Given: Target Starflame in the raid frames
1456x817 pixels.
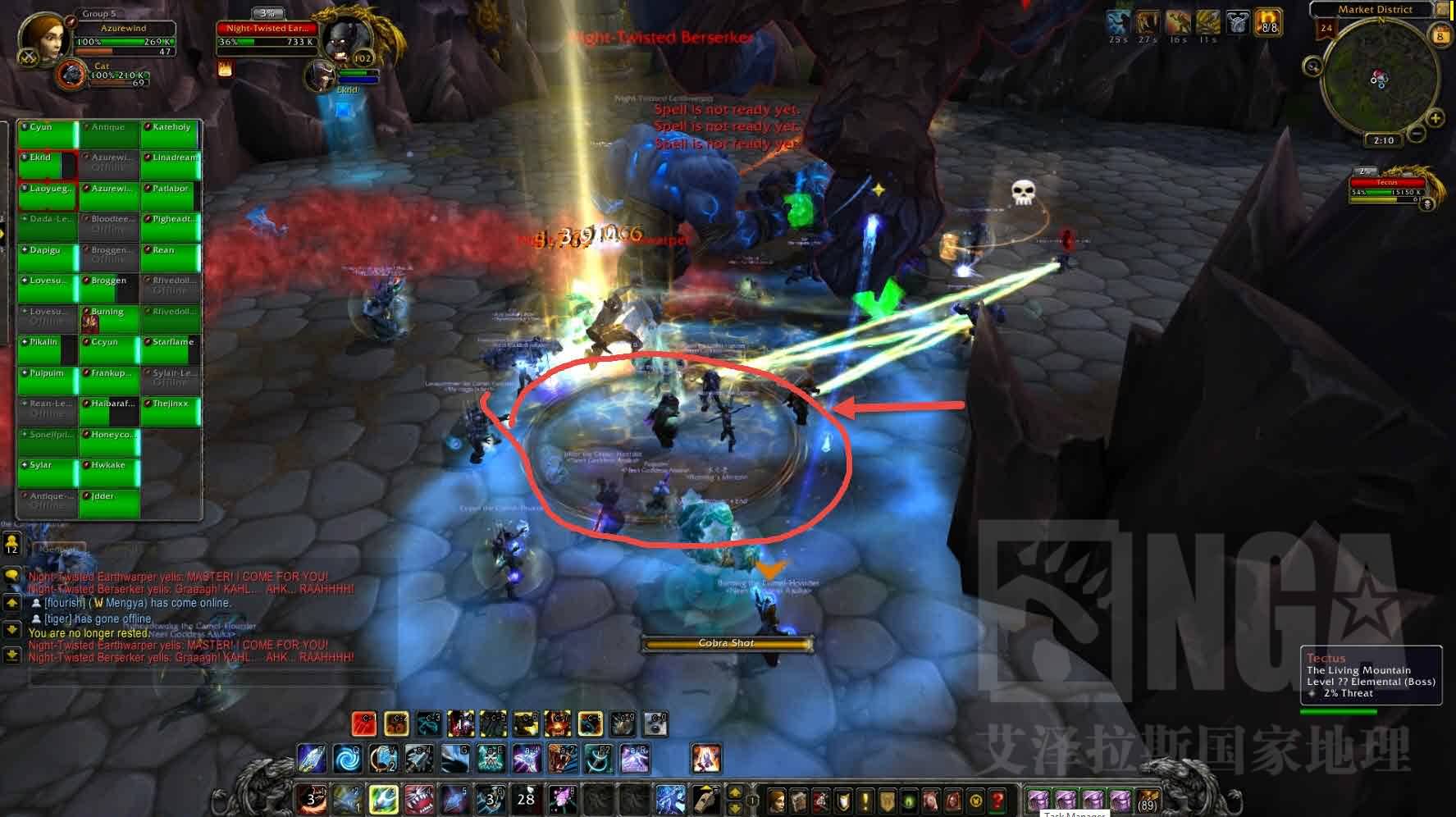Looking at the screenshot, I should (x=171, y=349).
